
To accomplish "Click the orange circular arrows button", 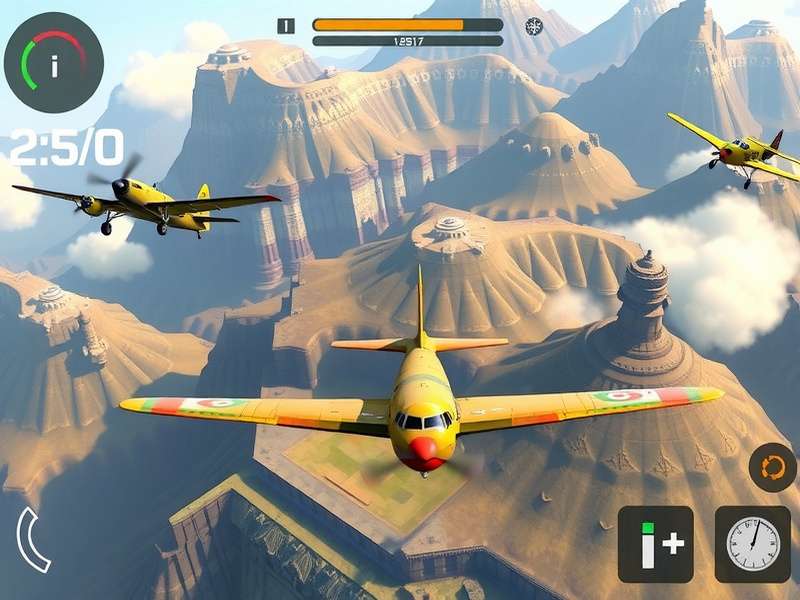I will tap(772, 467).
